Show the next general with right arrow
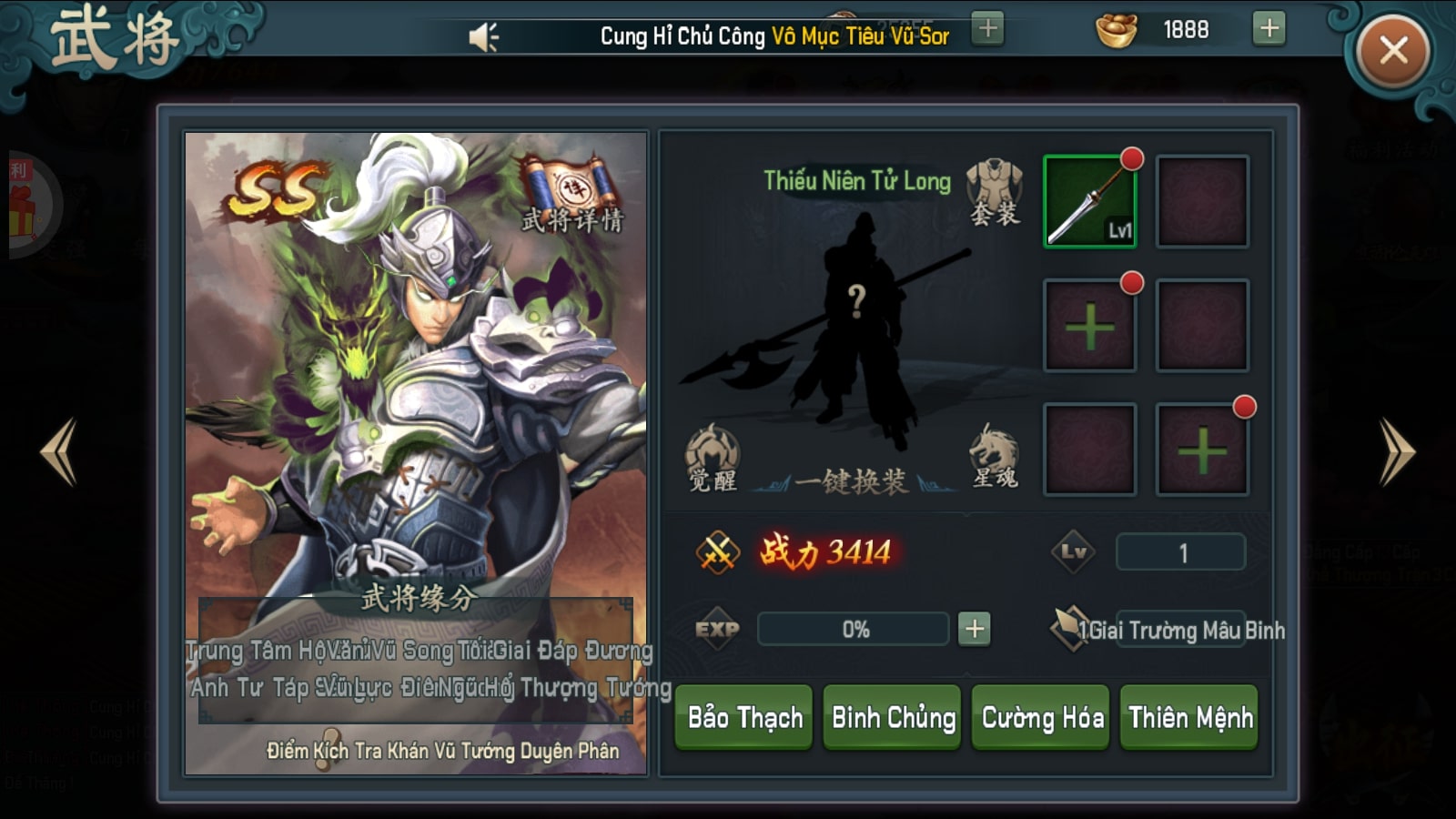The height and width of the screenshot is (819, 1456). [x=1396, y=451]
